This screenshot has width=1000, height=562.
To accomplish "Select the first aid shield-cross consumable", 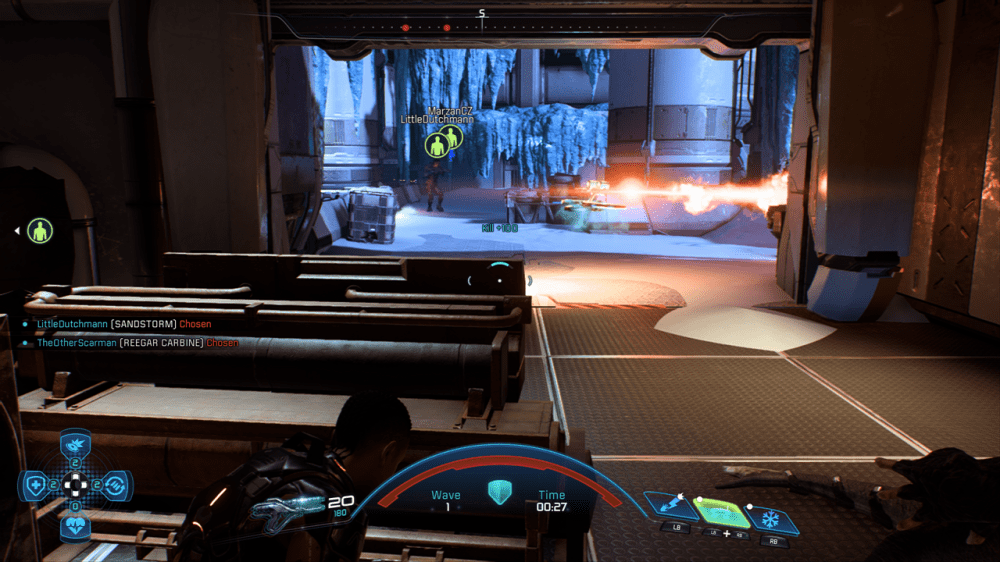I will coord(36,485).
